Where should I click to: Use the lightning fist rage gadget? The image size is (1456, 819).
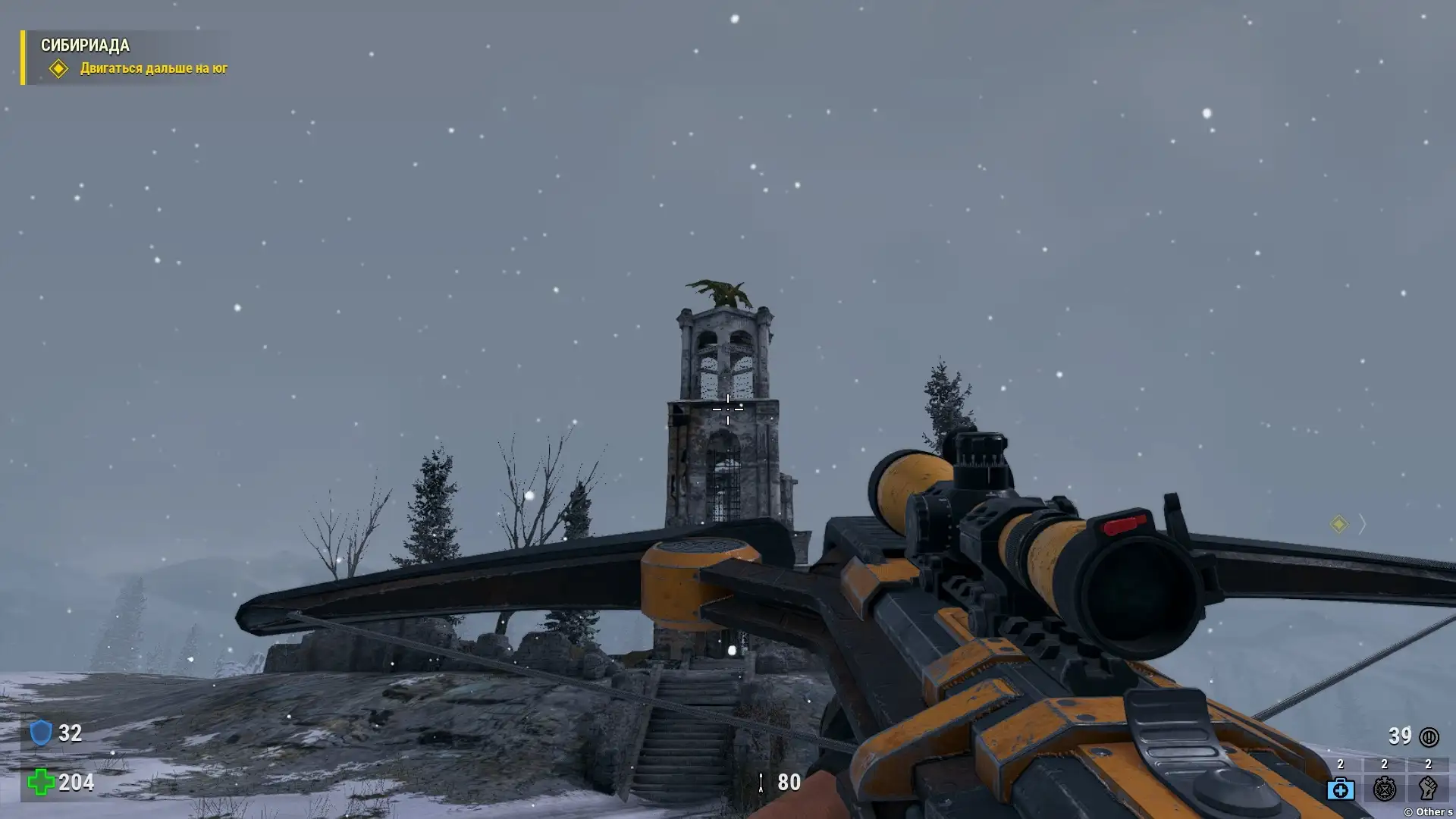coord(1427,788)
